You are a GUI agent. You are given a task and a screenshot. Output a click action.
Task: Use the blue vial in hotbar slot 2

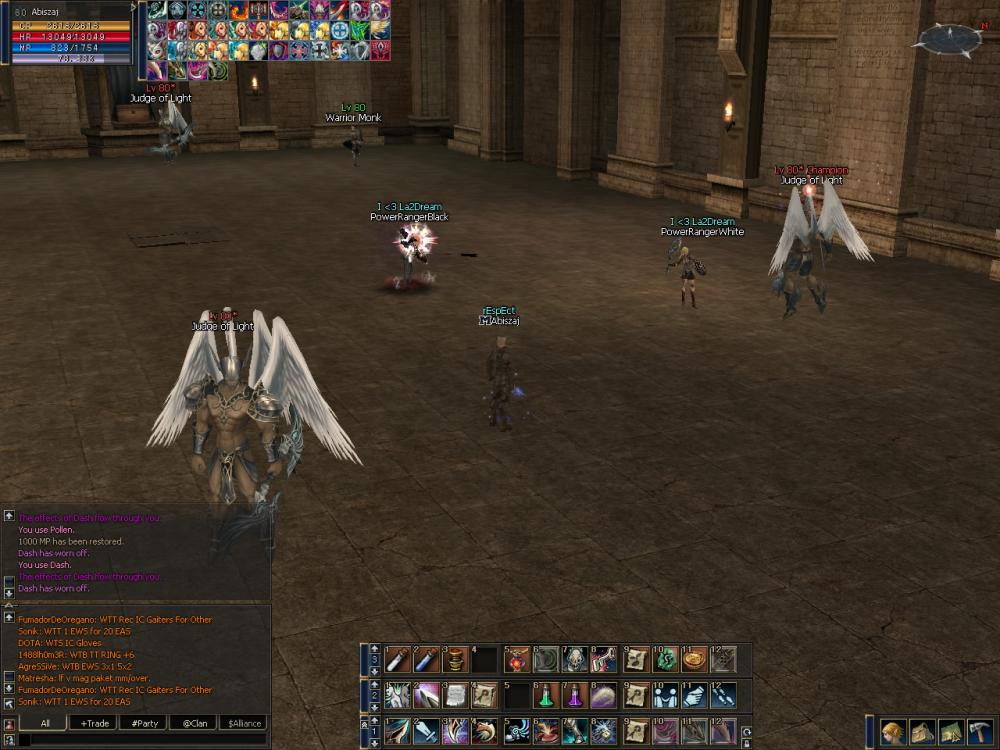(426, 659)
